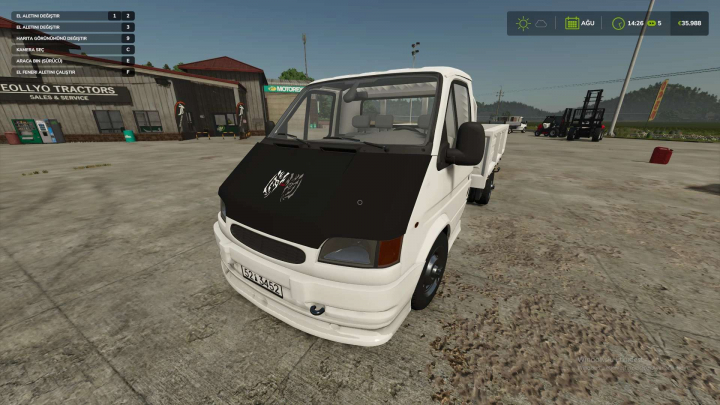The width and height of the screenshot is (720, 405).
Task: Select the cloud forecast icon
Action: [x=541, y=23]
